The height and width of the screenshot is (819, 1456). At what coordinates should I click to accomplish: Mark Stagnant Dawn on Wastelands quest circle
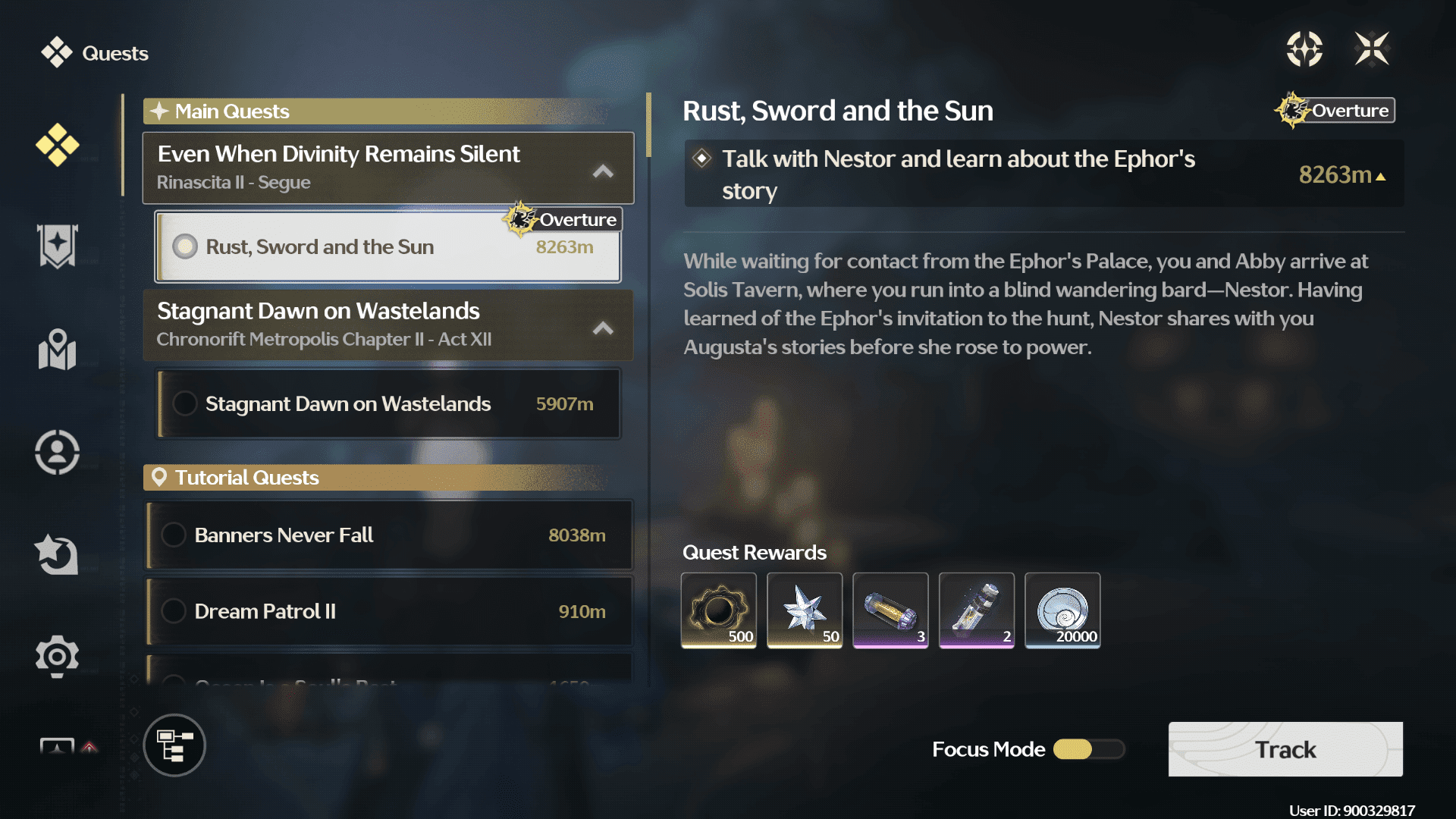pyautogui.click(x=184, y=403)
